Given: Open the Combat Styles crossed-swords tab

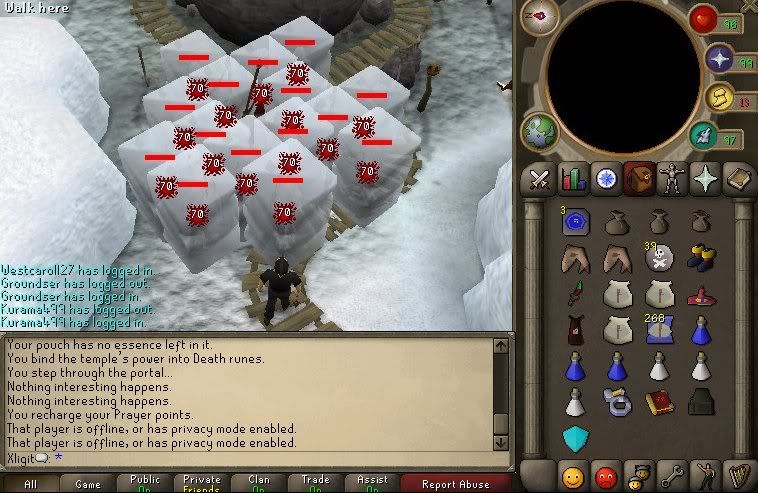Looking at the screenshot, I should [x=540, y=180].
